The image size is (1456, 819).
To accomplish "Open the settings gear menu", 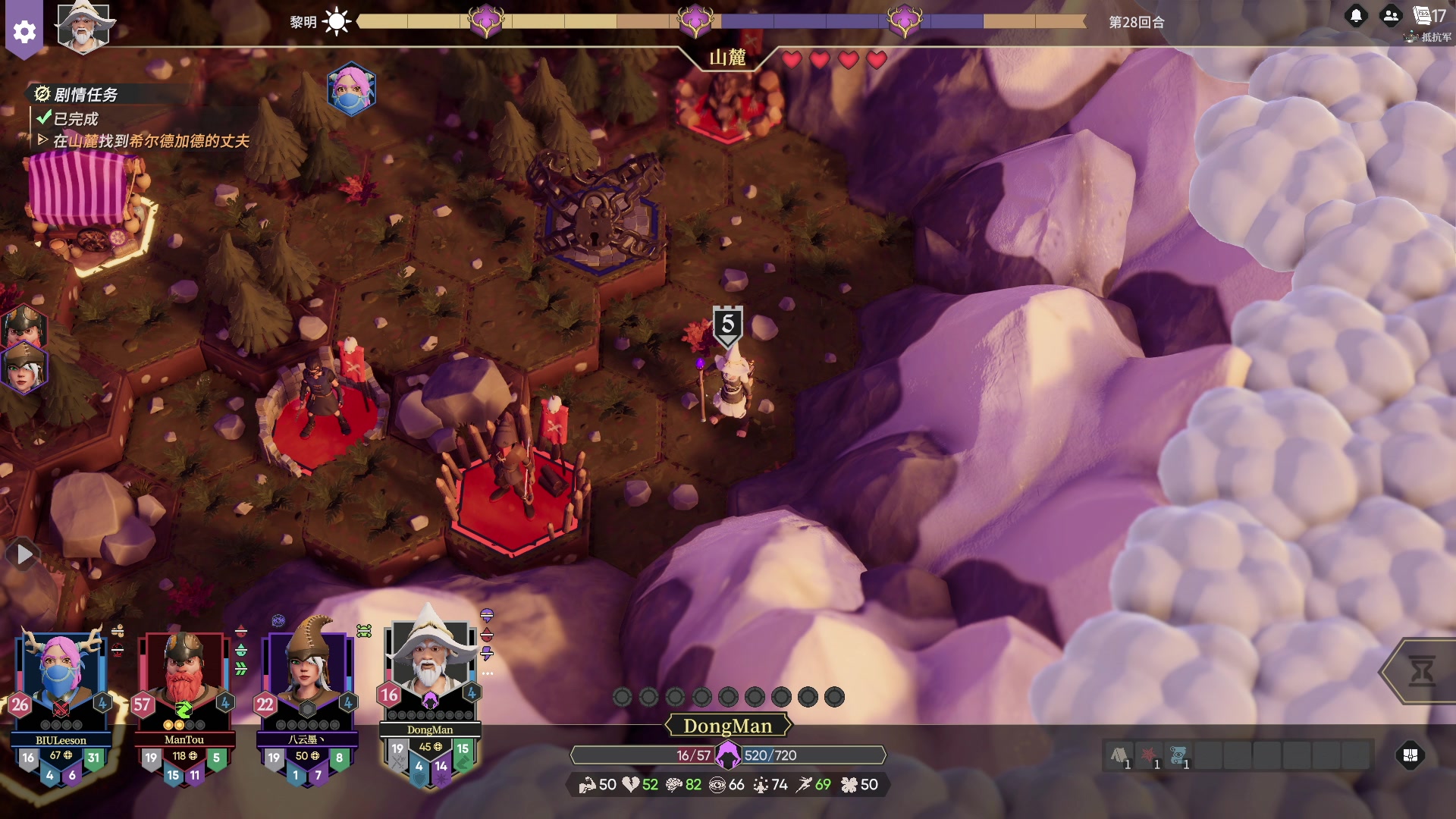I will coord(24,32).
